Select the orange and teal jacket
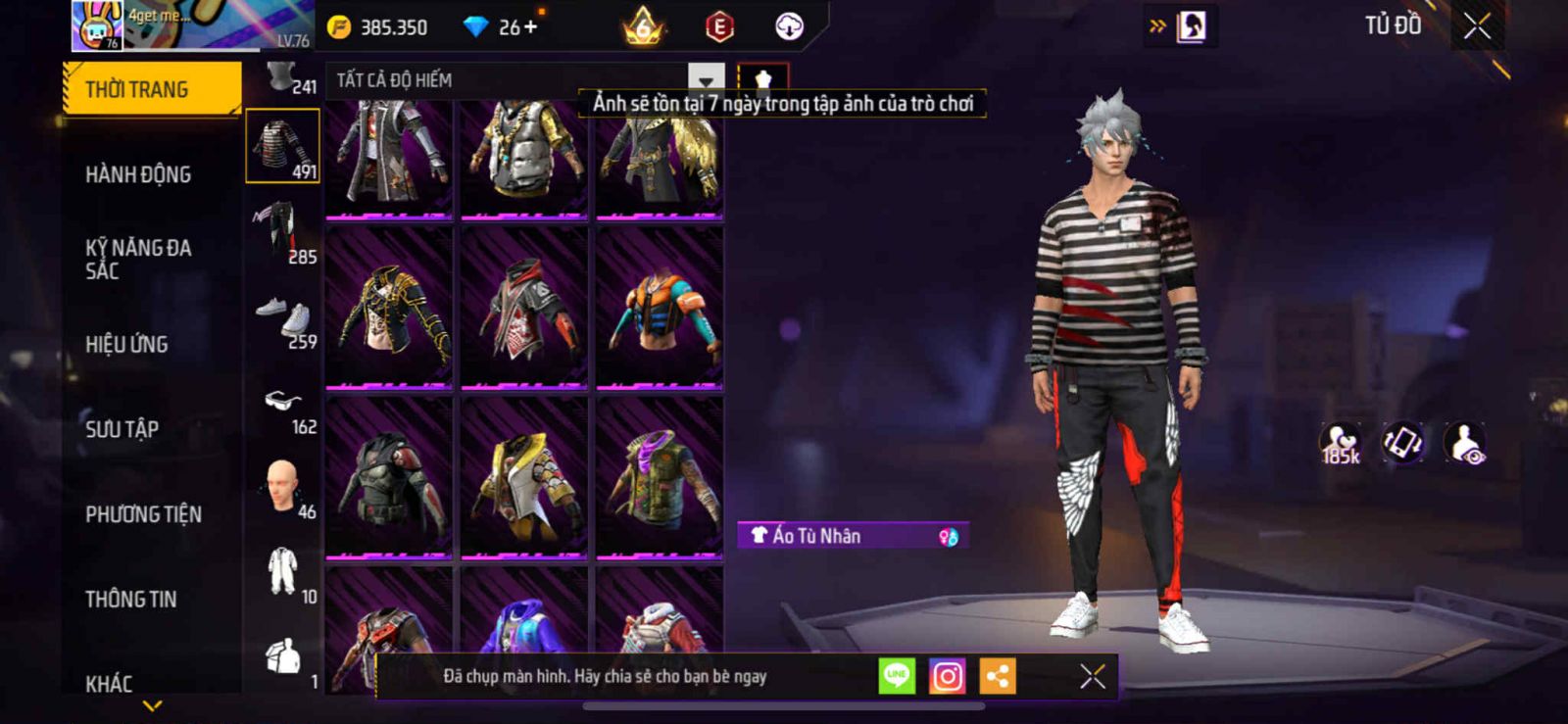 (660, 309)
